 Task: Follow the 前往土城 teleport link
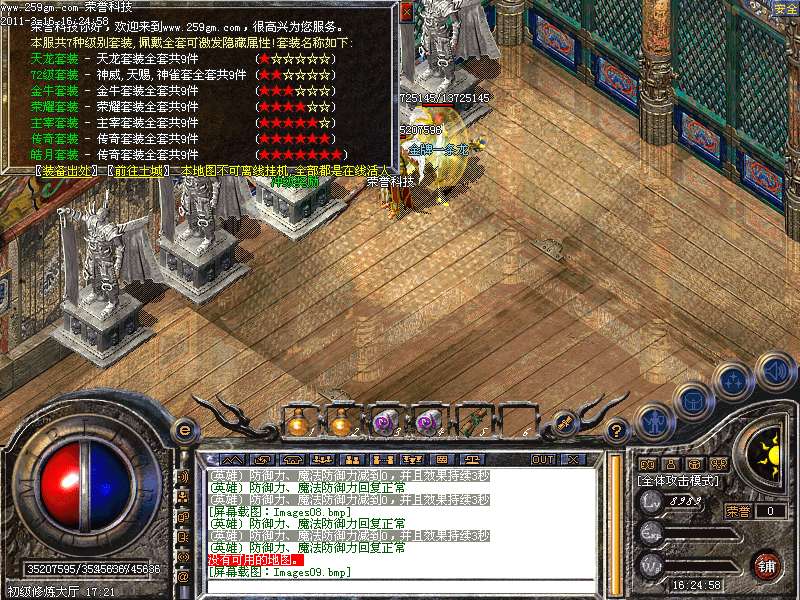tap(137, 171)
